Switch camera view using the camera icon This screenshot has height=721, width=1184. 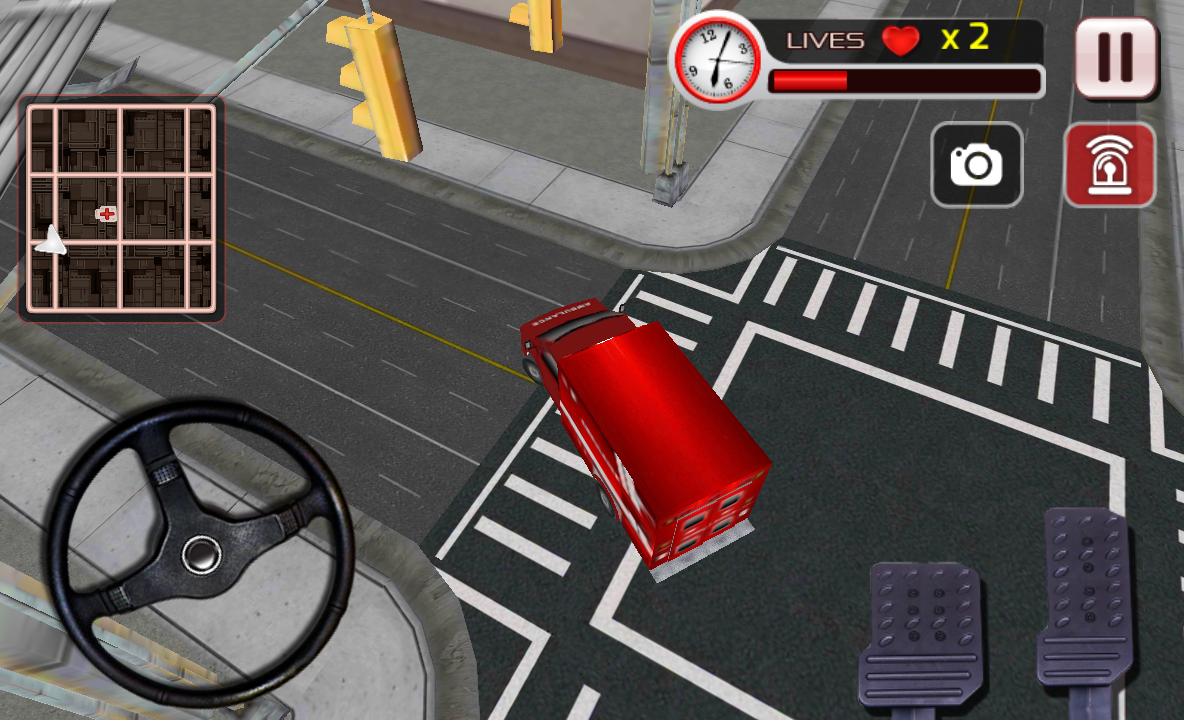976,165
